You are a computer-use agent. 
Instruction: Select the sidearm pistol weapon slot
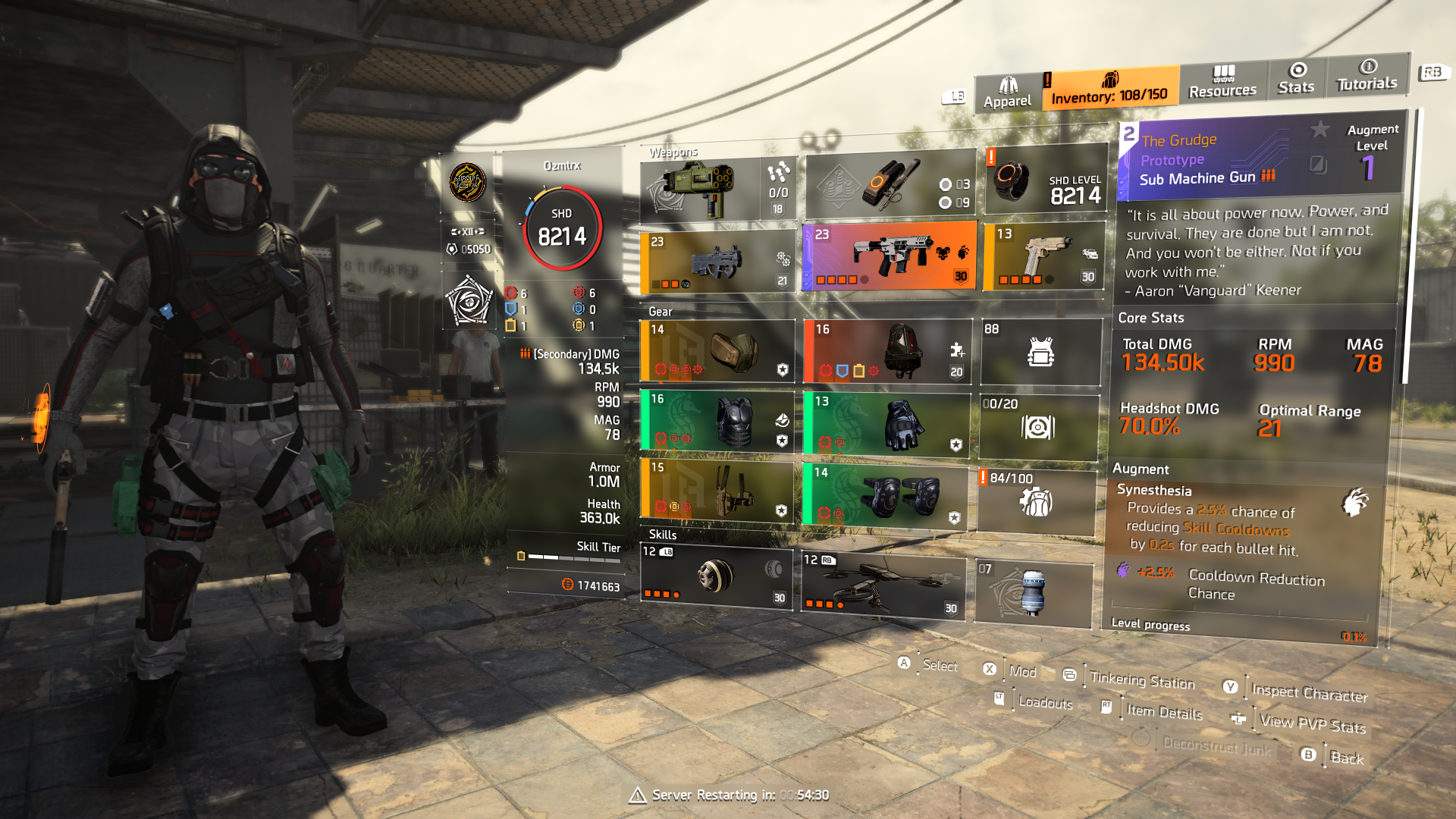click(1044, 257)
